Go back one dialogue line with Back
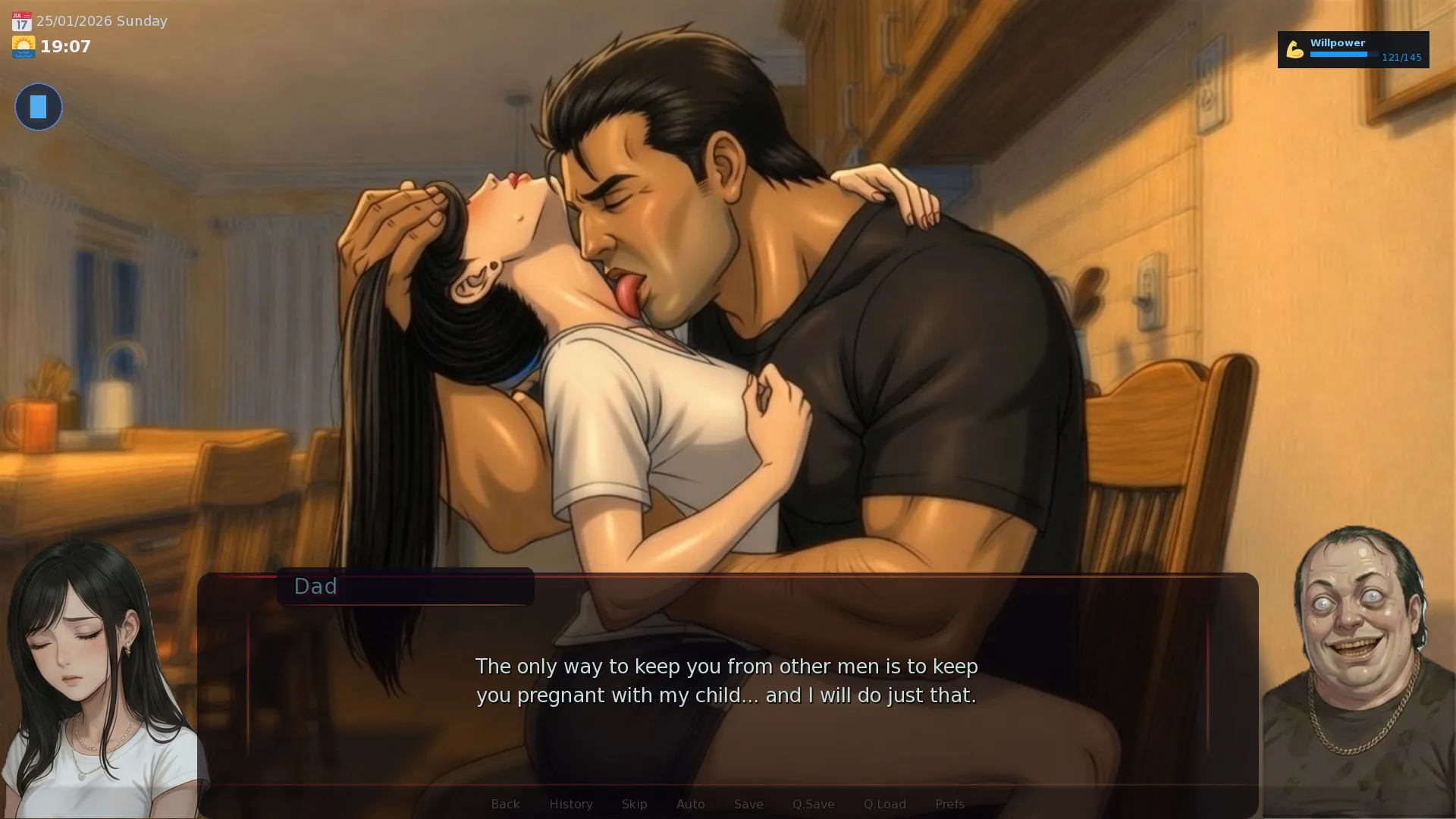 click(x=505, y=804)
